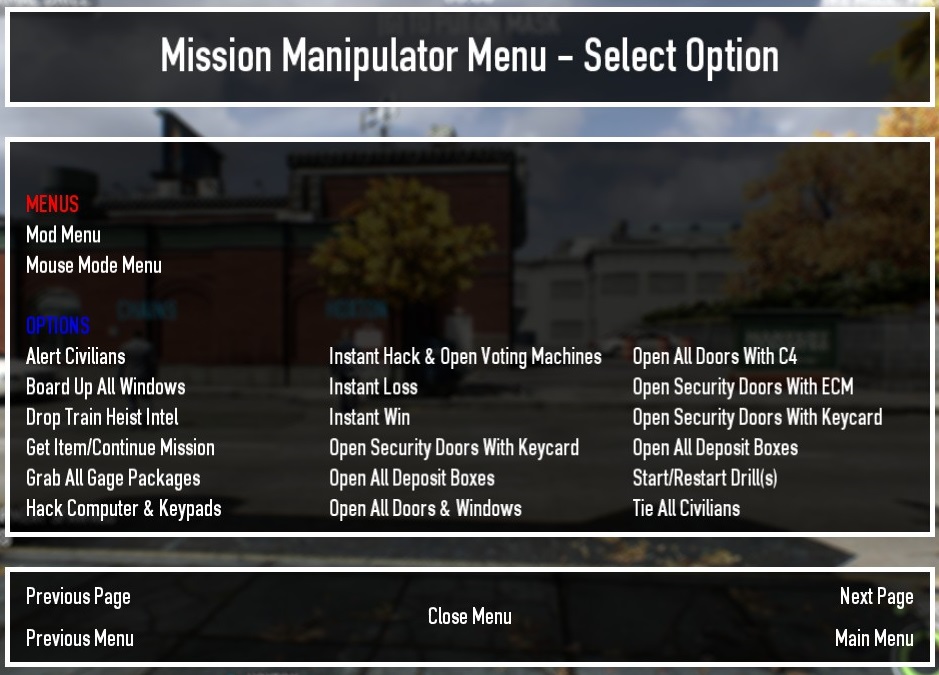Advance to the Next Page

(x=876, y=597)
